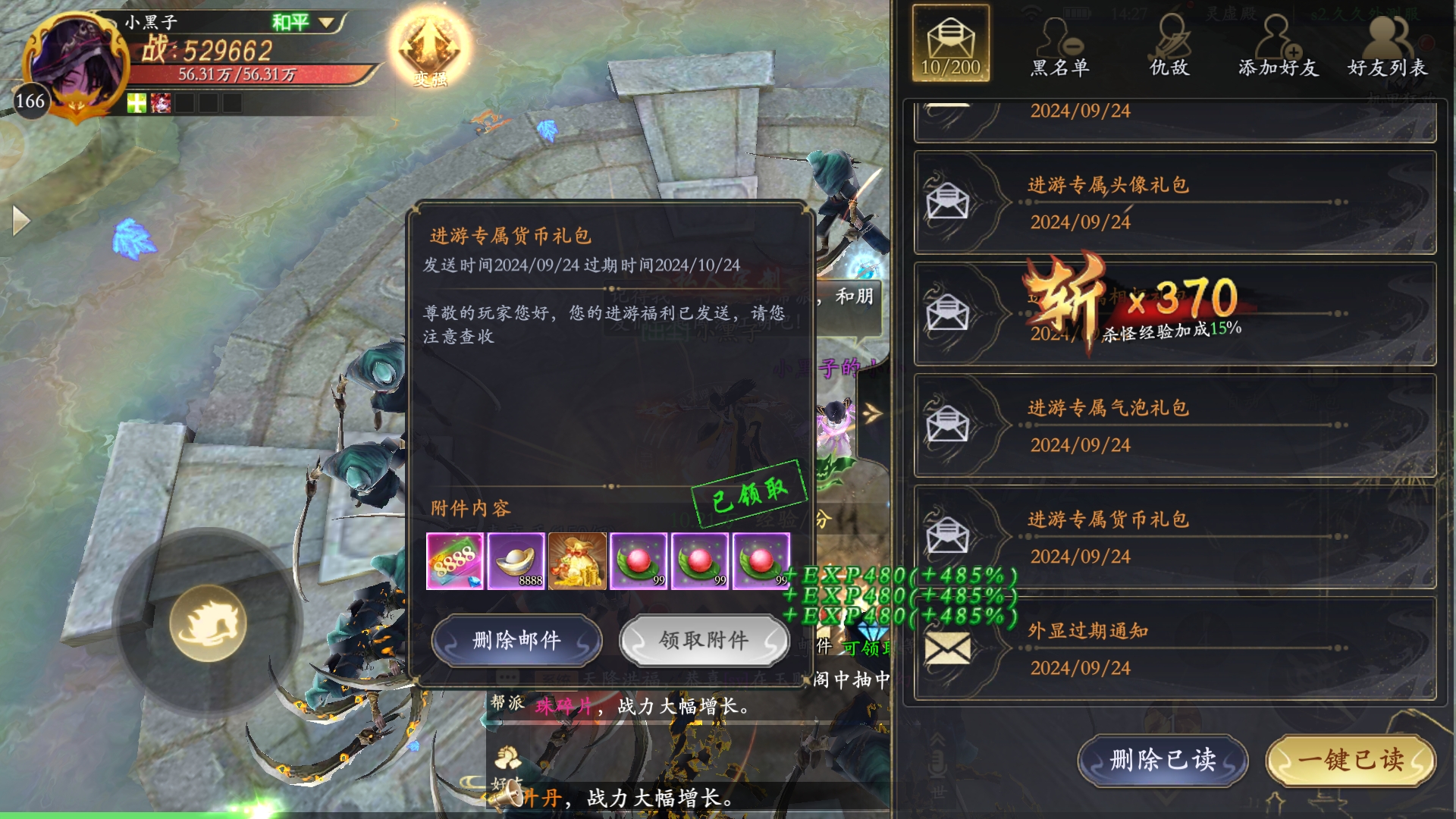This screenshot has width=1456, height=819.
Task: Open the 外显过期通知 mail
Action: coord(1175,648)
